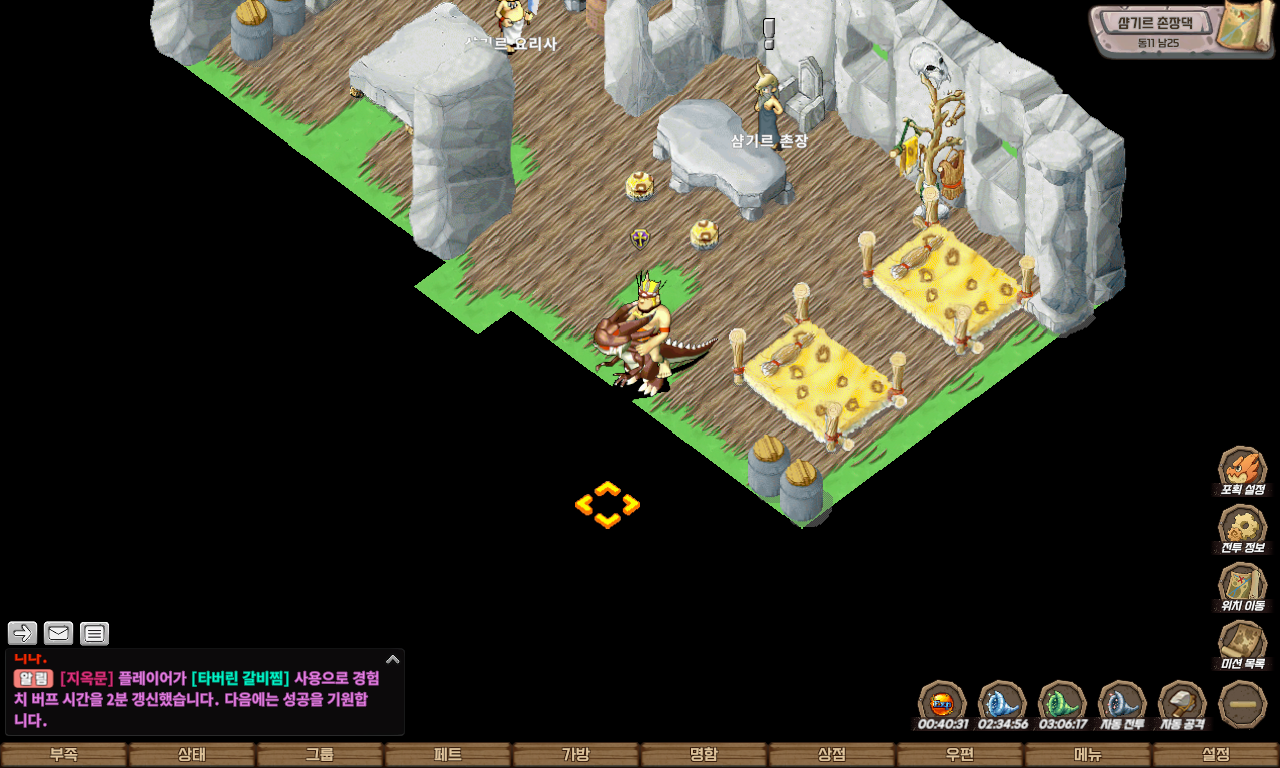Open the 미션 목록 mission list
This screenshot has width=1280, height=768.
pyautogui.click(x=1242, y=644)
